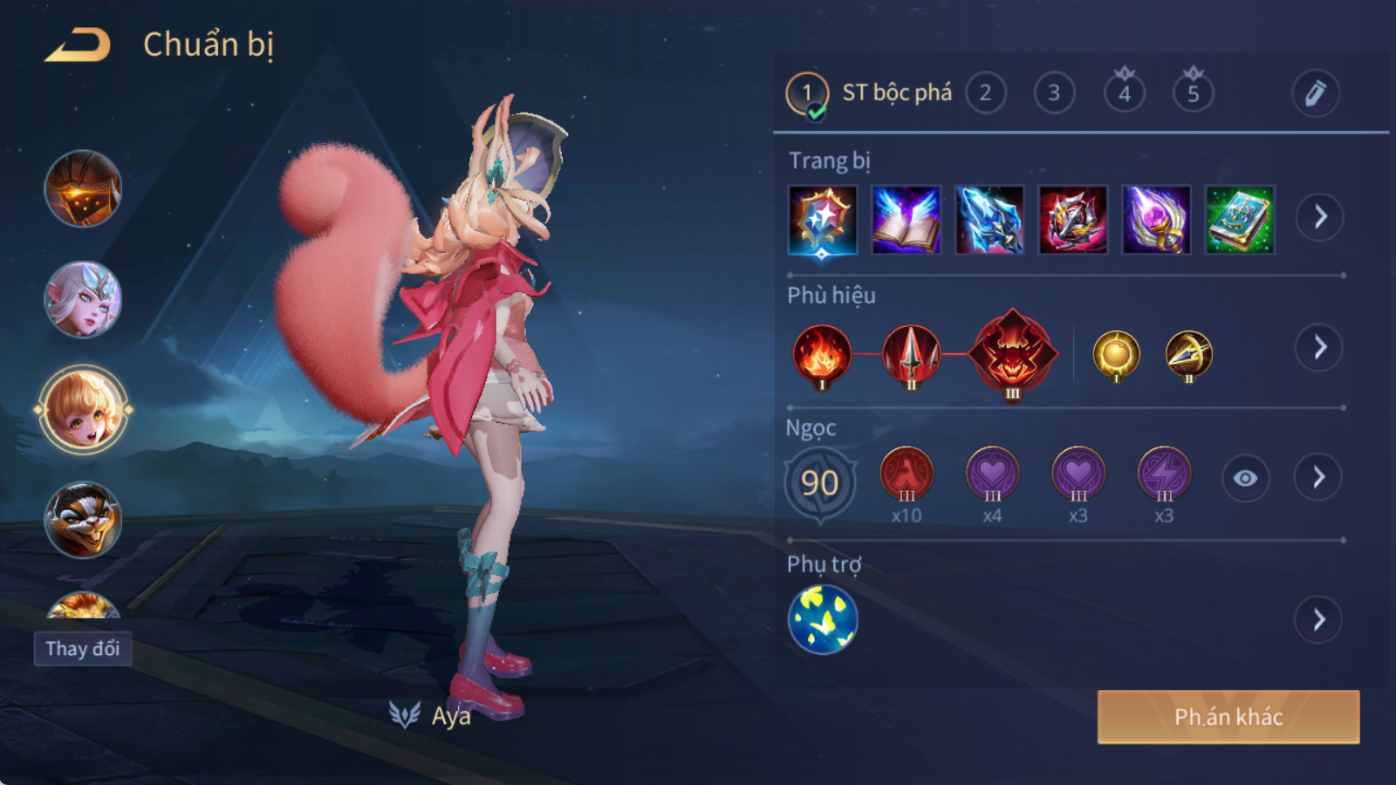Edit preset name with pencil icon
The width and height of the screenshot is (1396, 785).
[x=1315, y=94]
